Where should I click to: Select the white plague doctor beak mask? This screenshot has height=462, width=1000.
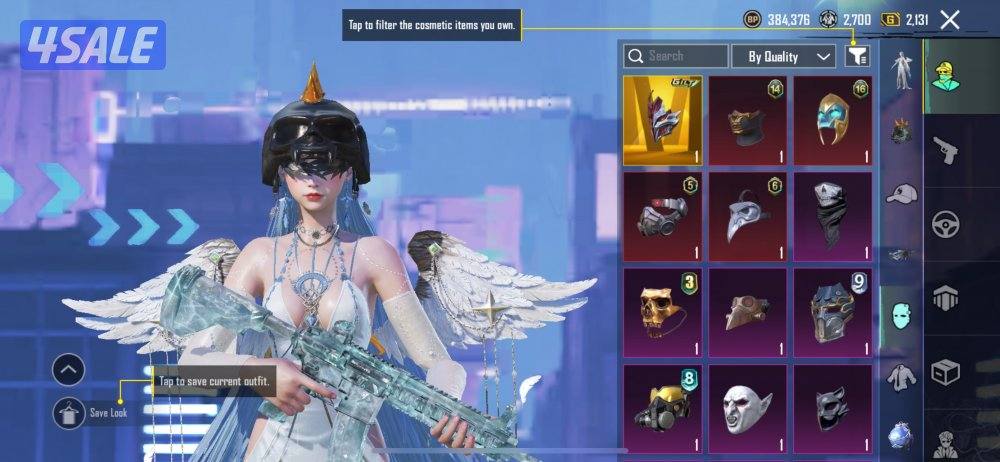tap(747, 216)
